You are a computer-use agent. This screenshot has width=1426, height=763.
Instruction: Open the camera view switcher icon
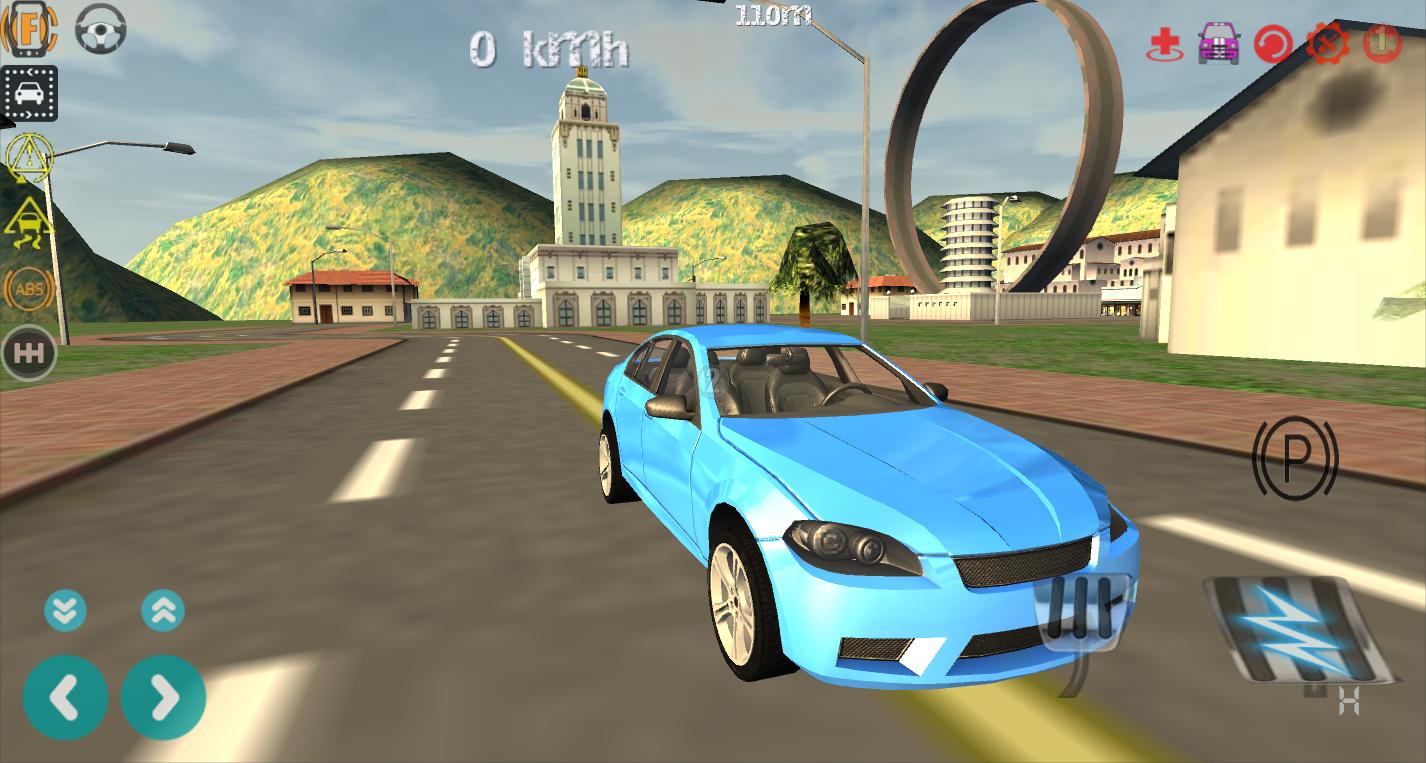[x=30, y=93]
